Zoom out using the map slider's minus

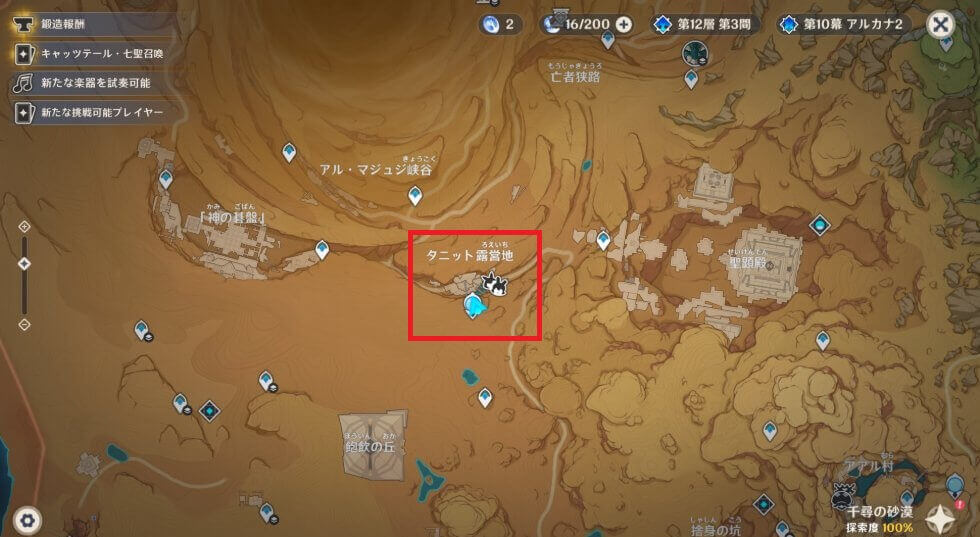pos(25,324)
